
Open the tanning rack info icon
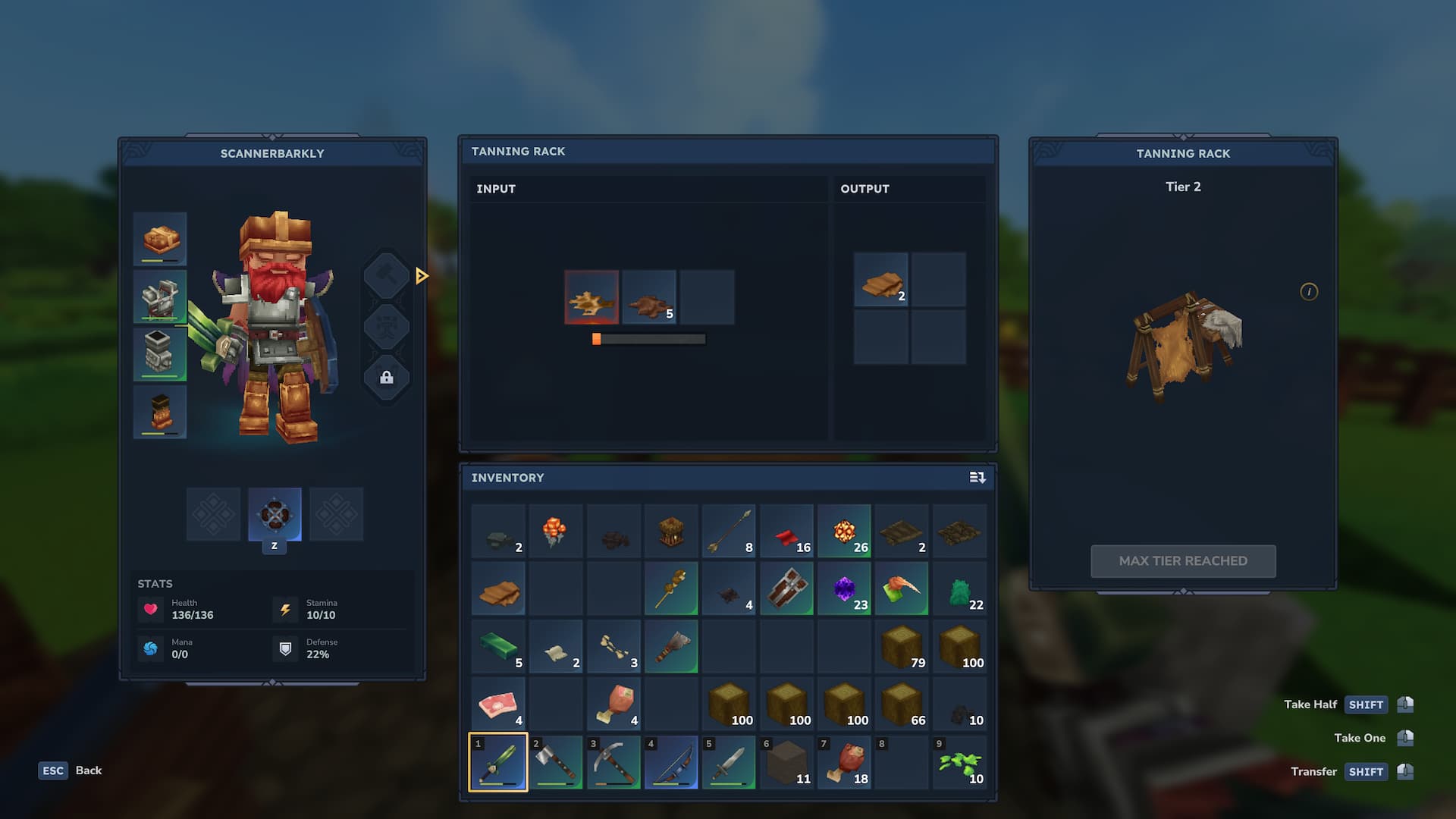click(1309, 292)
